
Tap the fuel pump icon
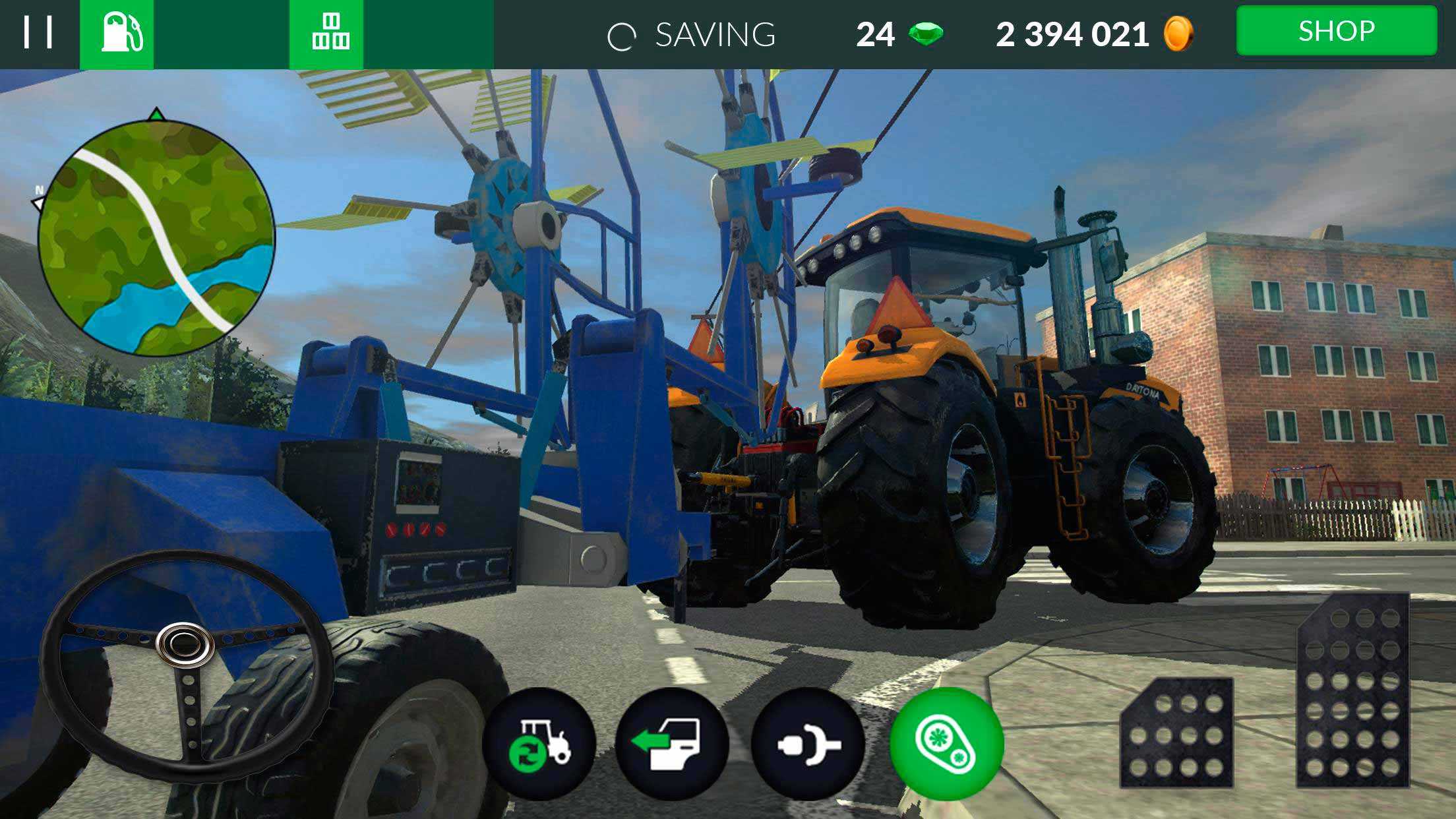(117, 34)
